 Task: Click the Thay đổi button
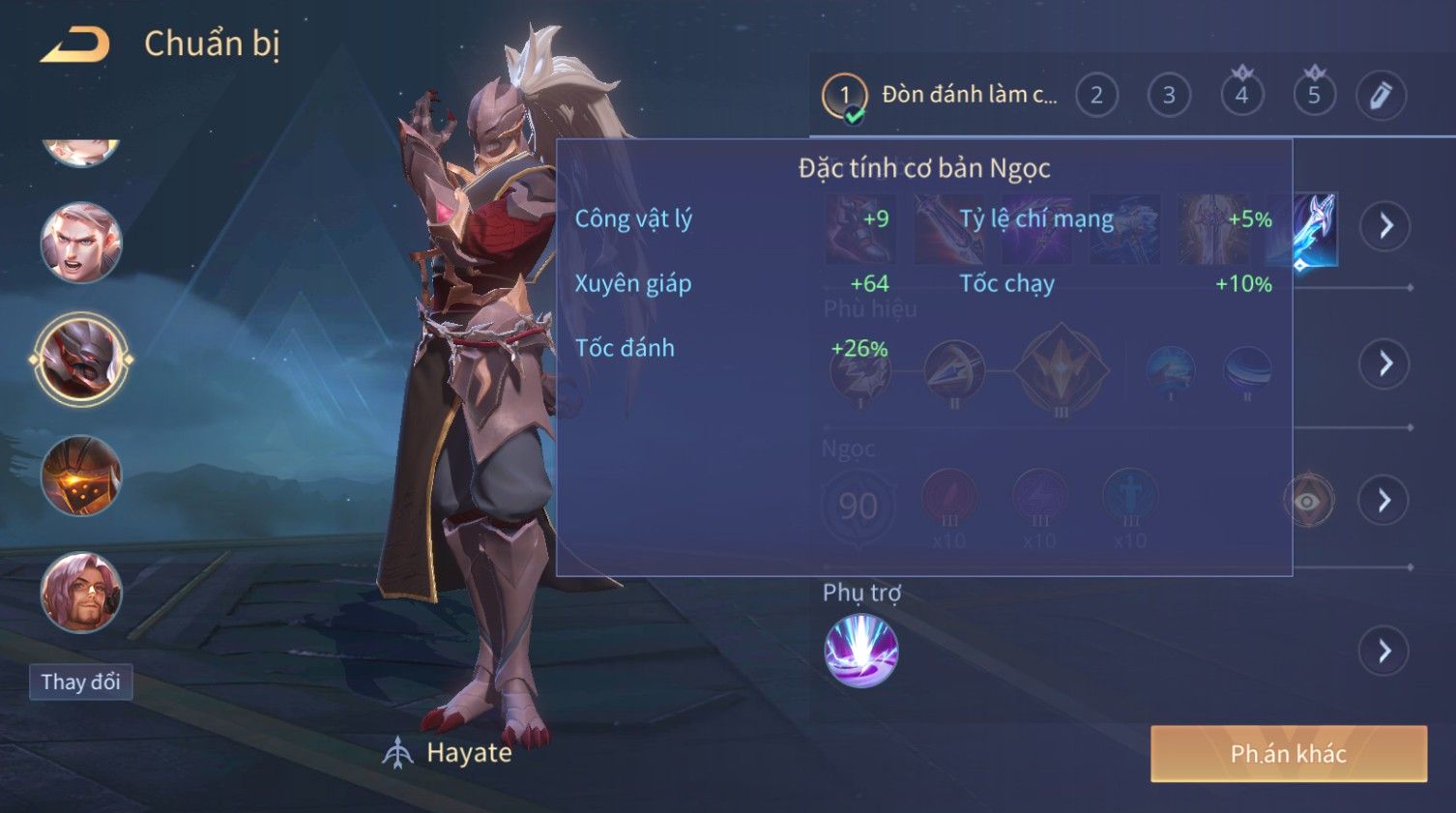click(x=80, y=682)
